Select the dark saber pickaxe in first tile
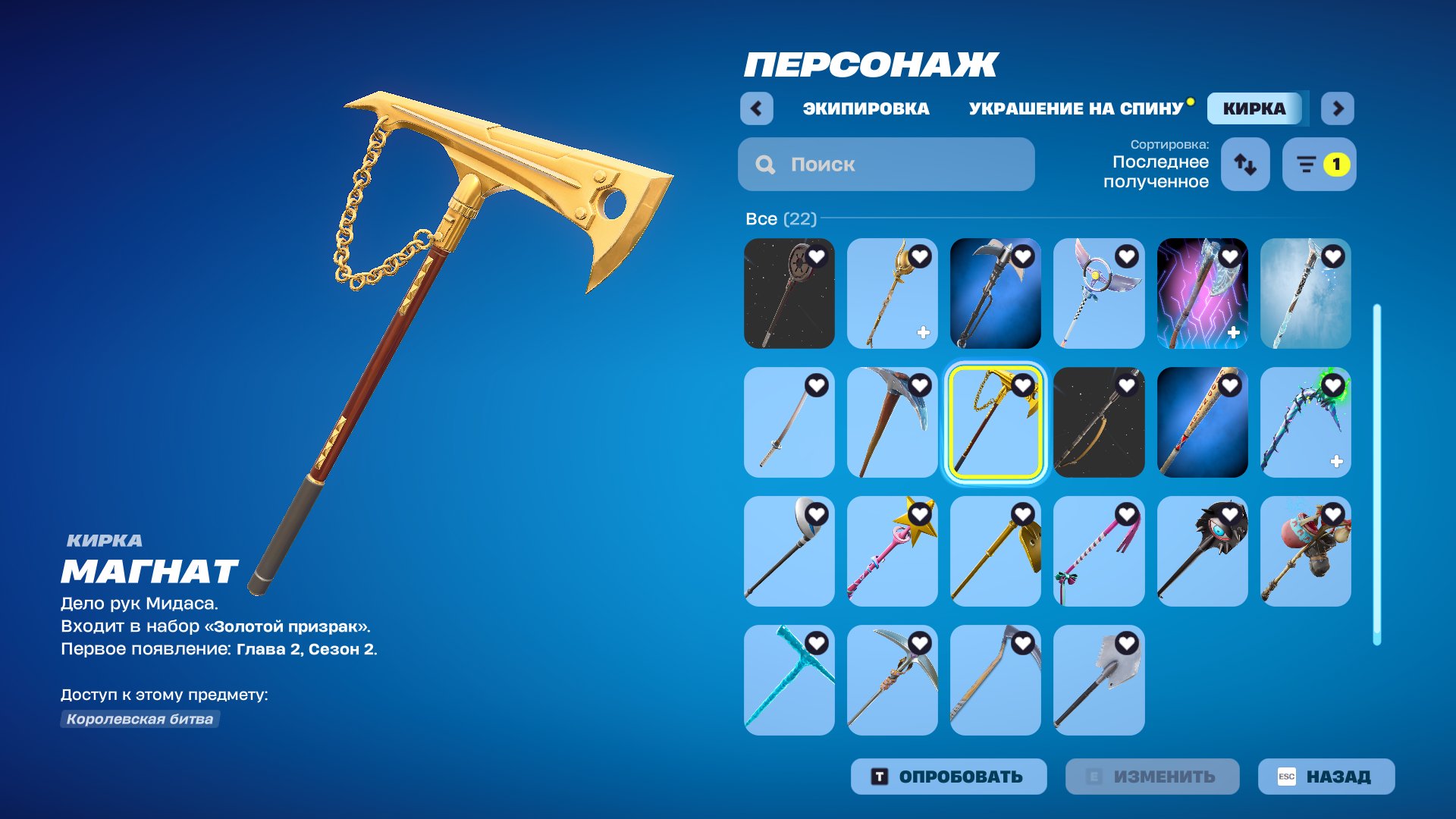Viewport: 1456px width, 819px height. [789, 293]
